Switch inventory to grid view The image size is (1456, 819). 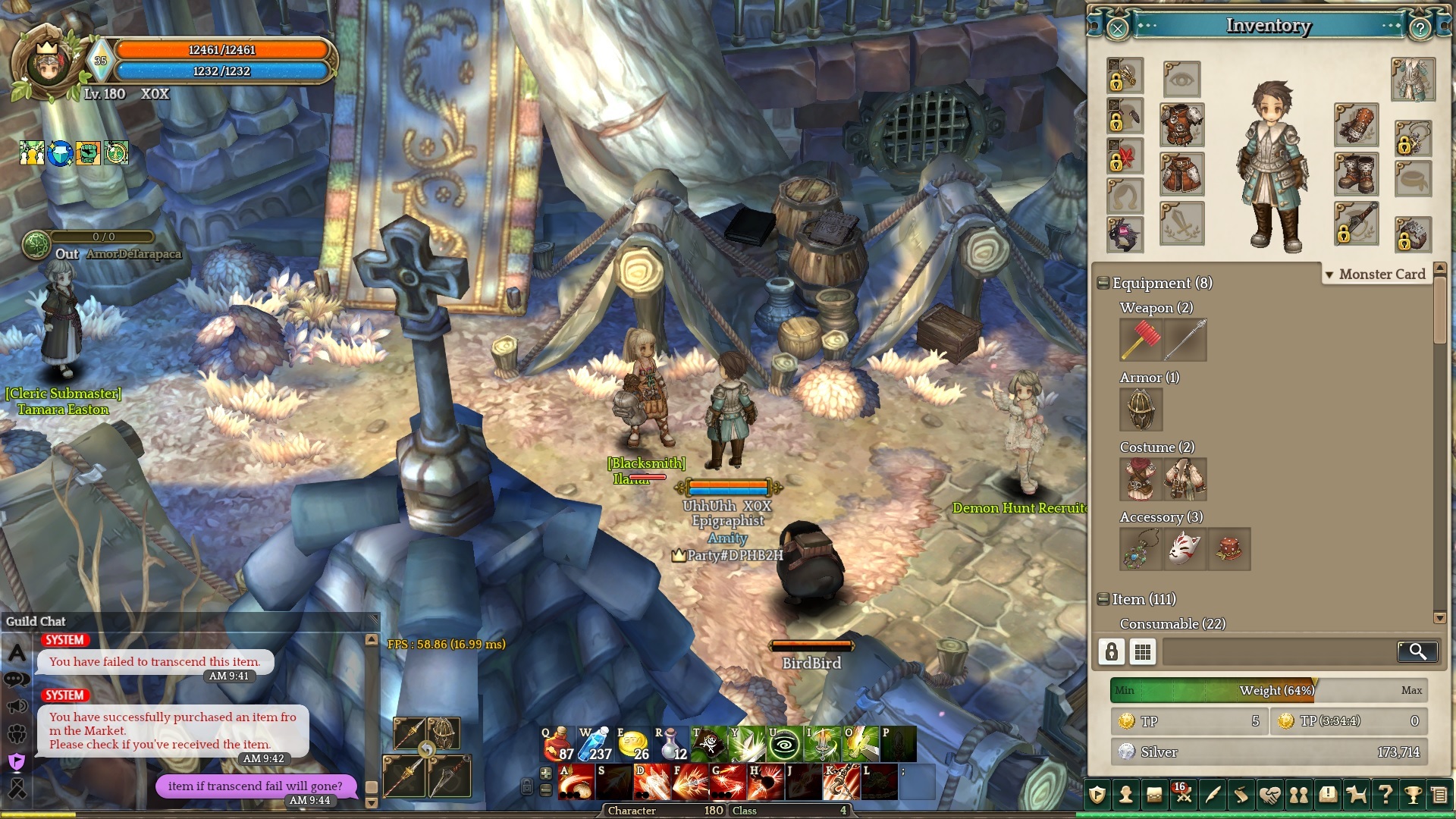[1143, 651]
